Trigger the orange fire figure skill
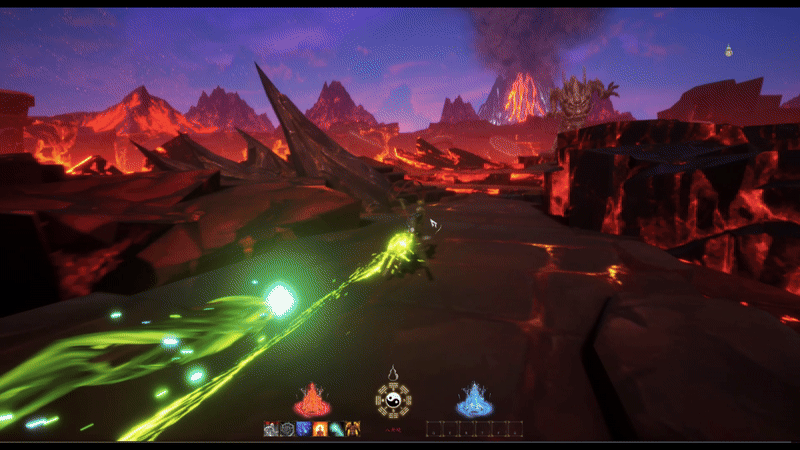Screen dimensions: 800x450 (x=319, y=429)
